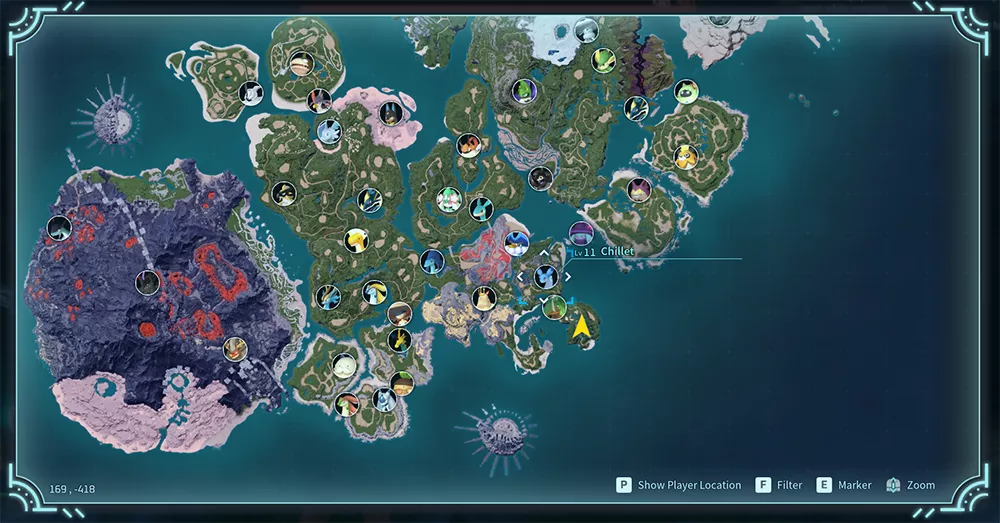Select the Anubis marker on the pink desert
Screen dimensions: 1000x523
[x=391, y=112]
